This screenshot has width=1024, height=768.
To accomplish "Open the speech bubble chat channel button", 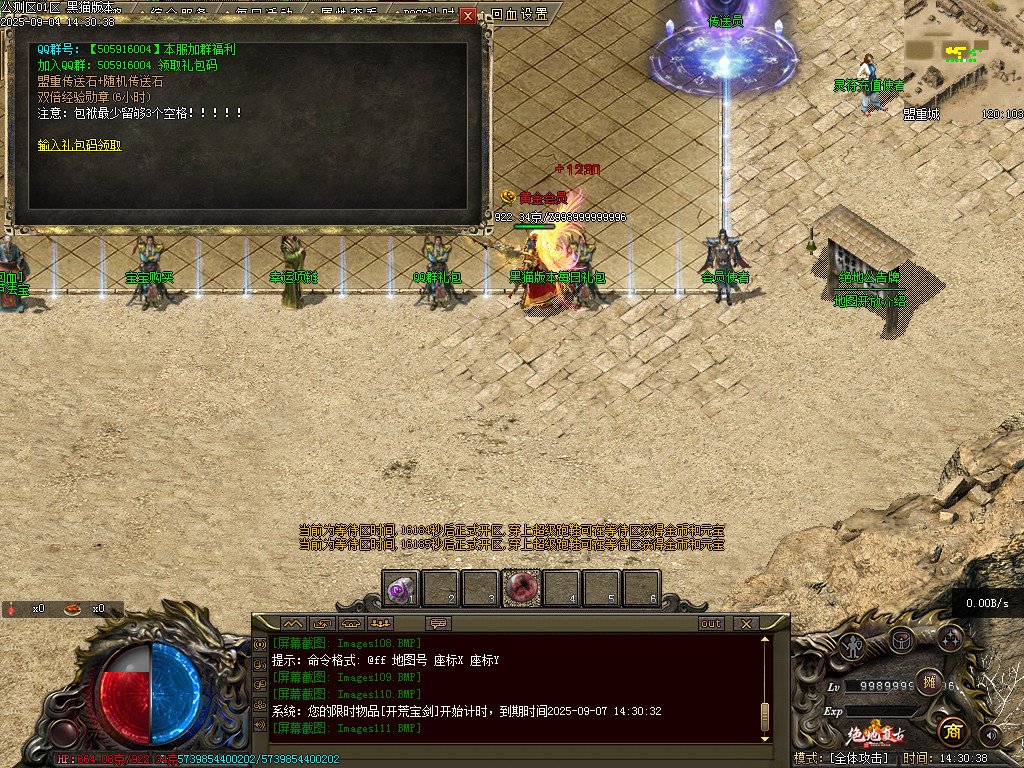I will tap(437, 623).
